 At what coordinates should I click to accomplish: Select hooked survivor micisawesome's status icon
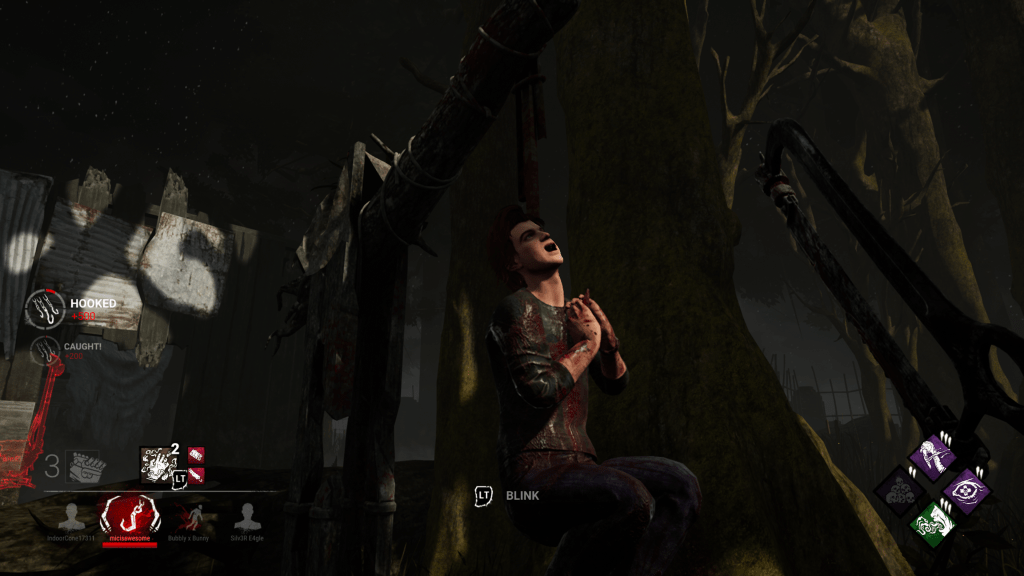tap(129, 516)
